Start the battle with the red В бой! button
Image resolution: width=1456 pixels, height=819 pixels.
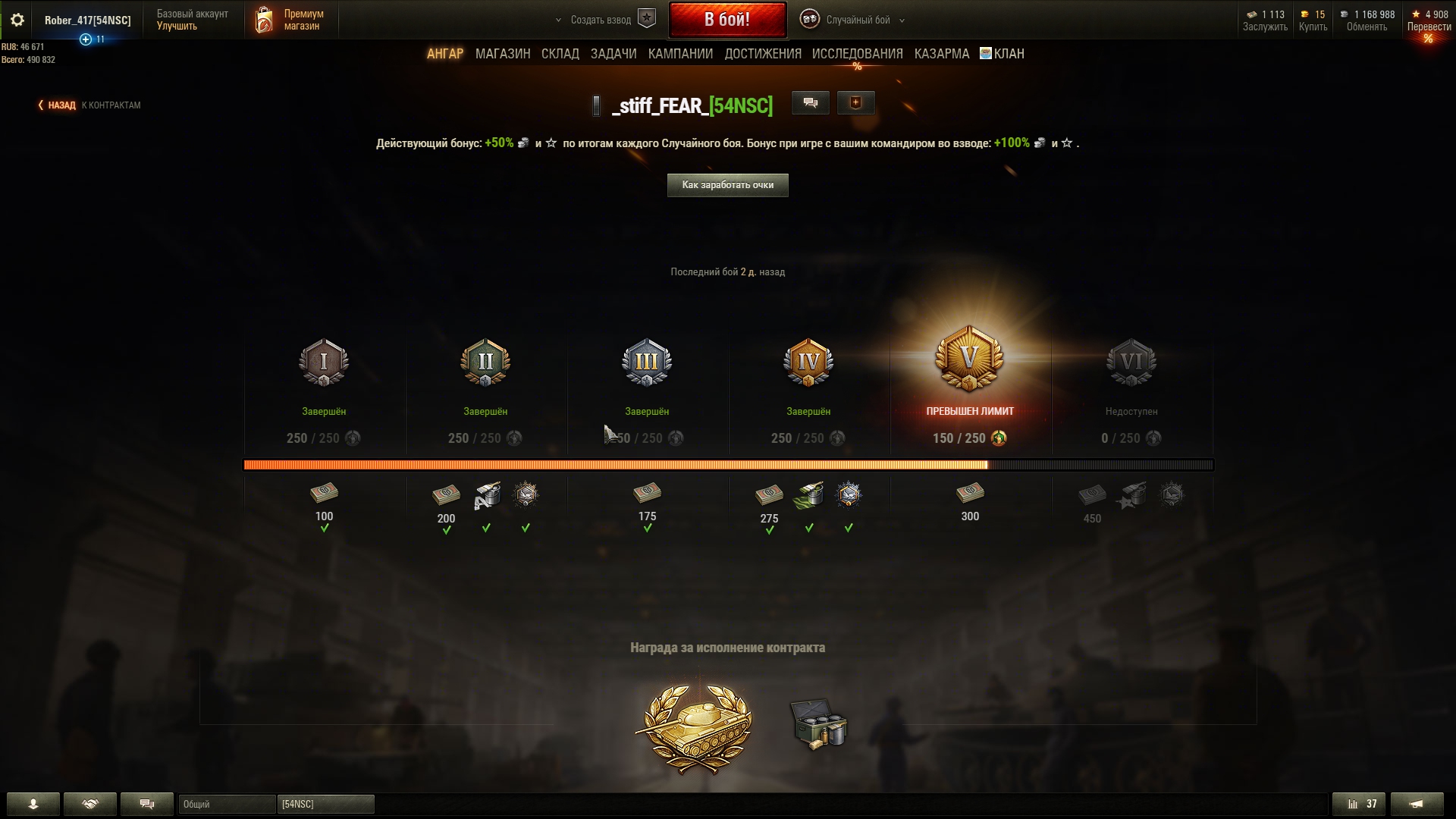pyautogui.click(x=726, y=20)
